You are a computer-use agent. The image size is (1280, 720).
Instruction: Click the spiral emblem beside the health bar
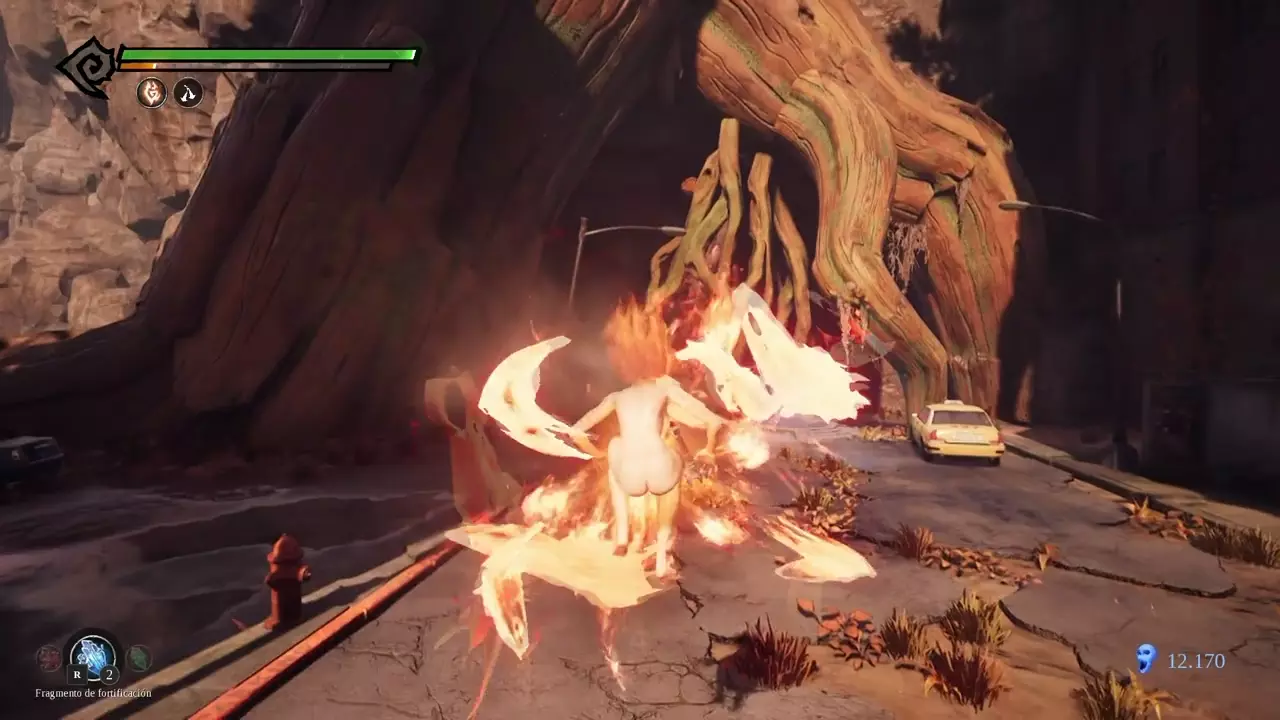(x=88, y=68)
